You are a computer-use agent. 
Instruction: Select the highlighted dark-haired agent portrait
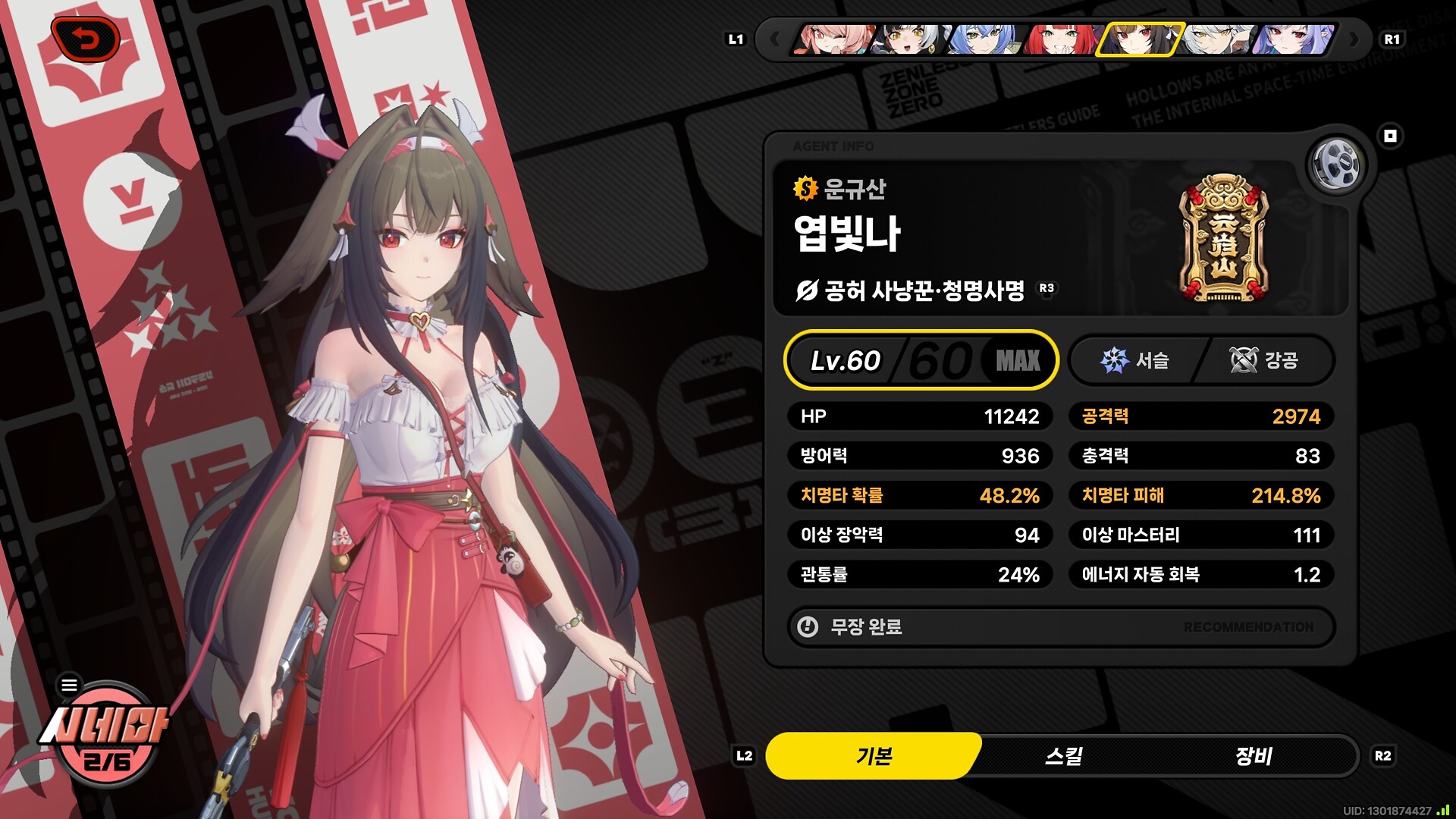click(1137, 39)
